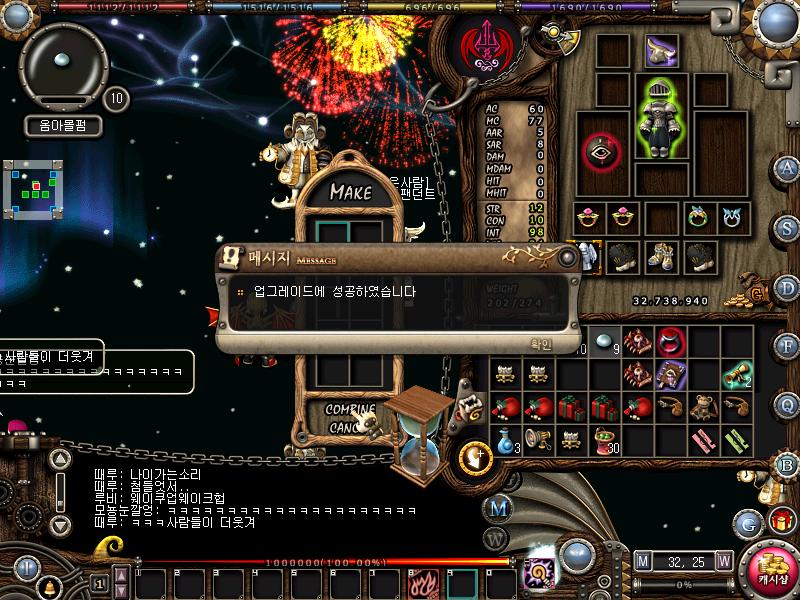This screenshot has width=800, height=600.
Task: Click the Combine button on Make panel
Action: [x=350, y=410]
